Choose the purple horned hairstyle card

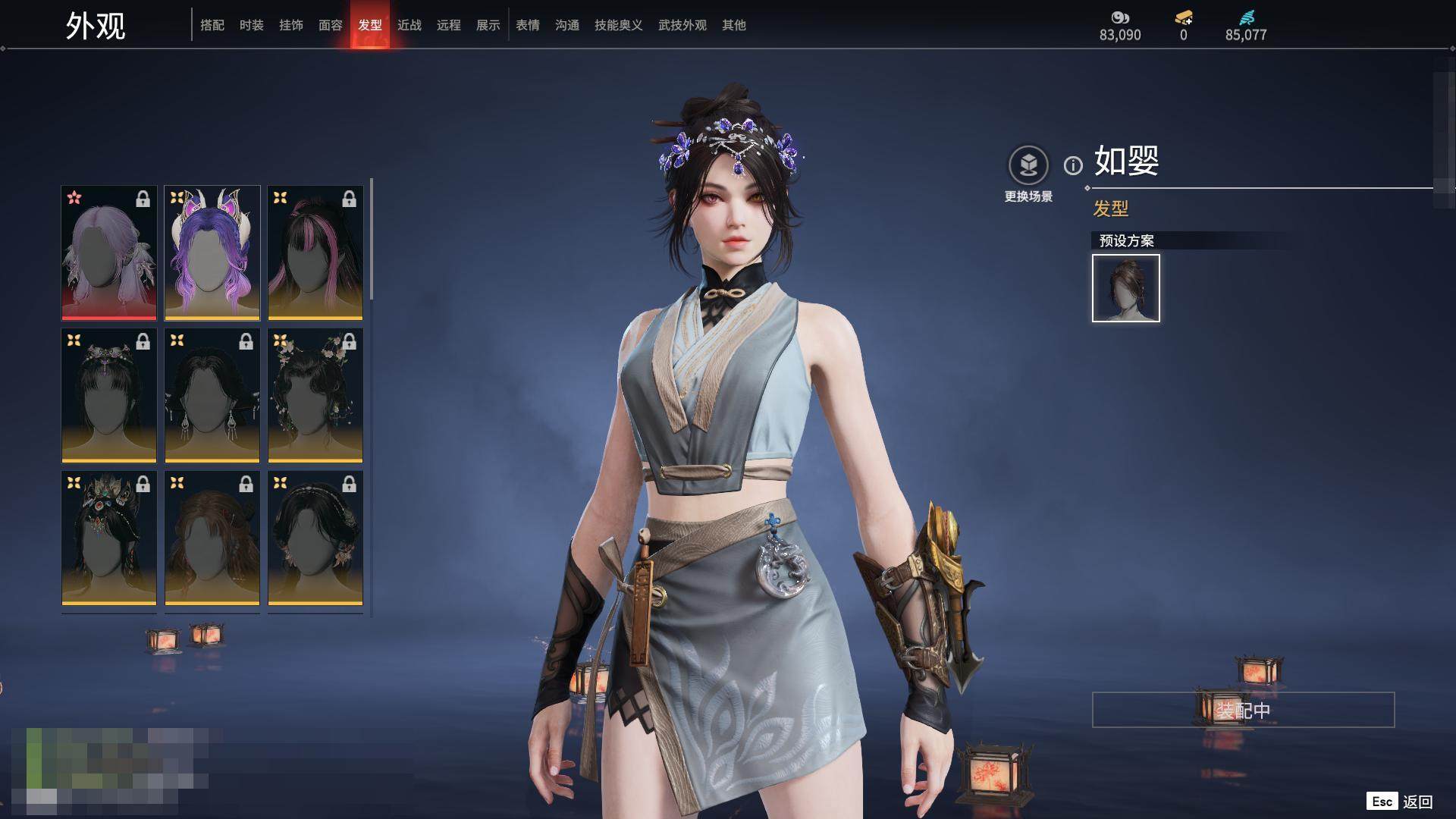(x=212, y=253)
